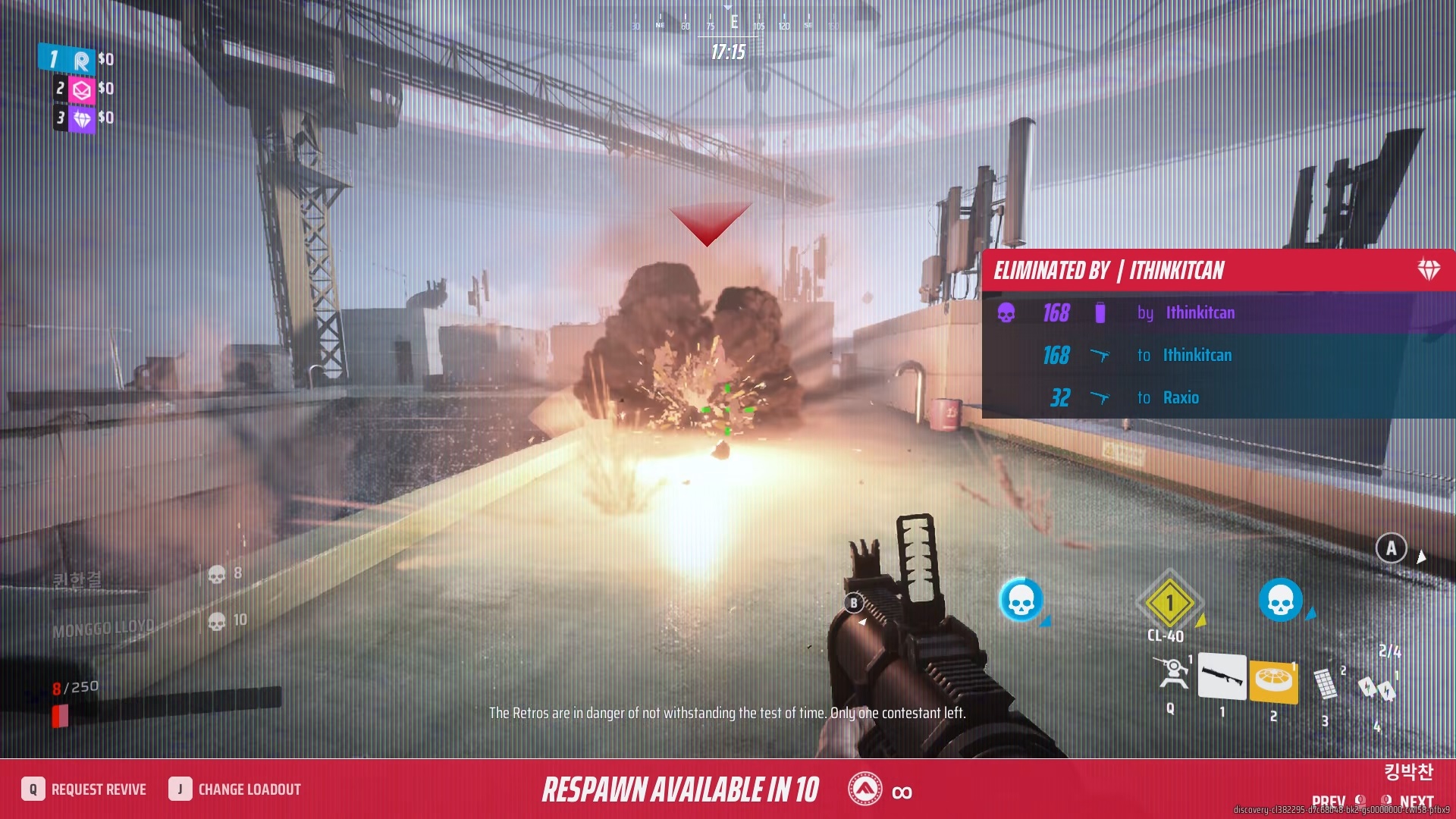Click NEXT to spectate the next player

click(x=1415, y=801)
